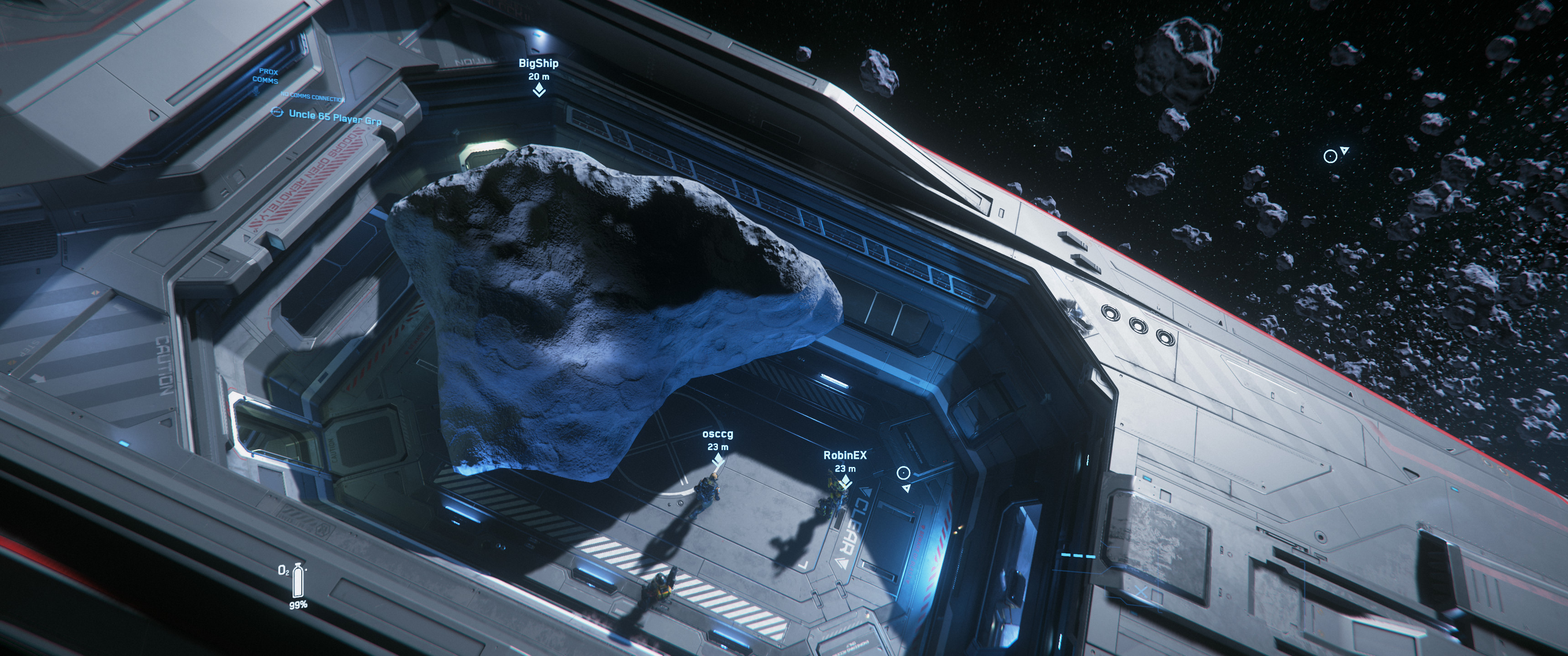This screenshot has height=656, width=1568.
Task: Open the Uncle 65 Player Grp channel
Action: coord(334,116)
